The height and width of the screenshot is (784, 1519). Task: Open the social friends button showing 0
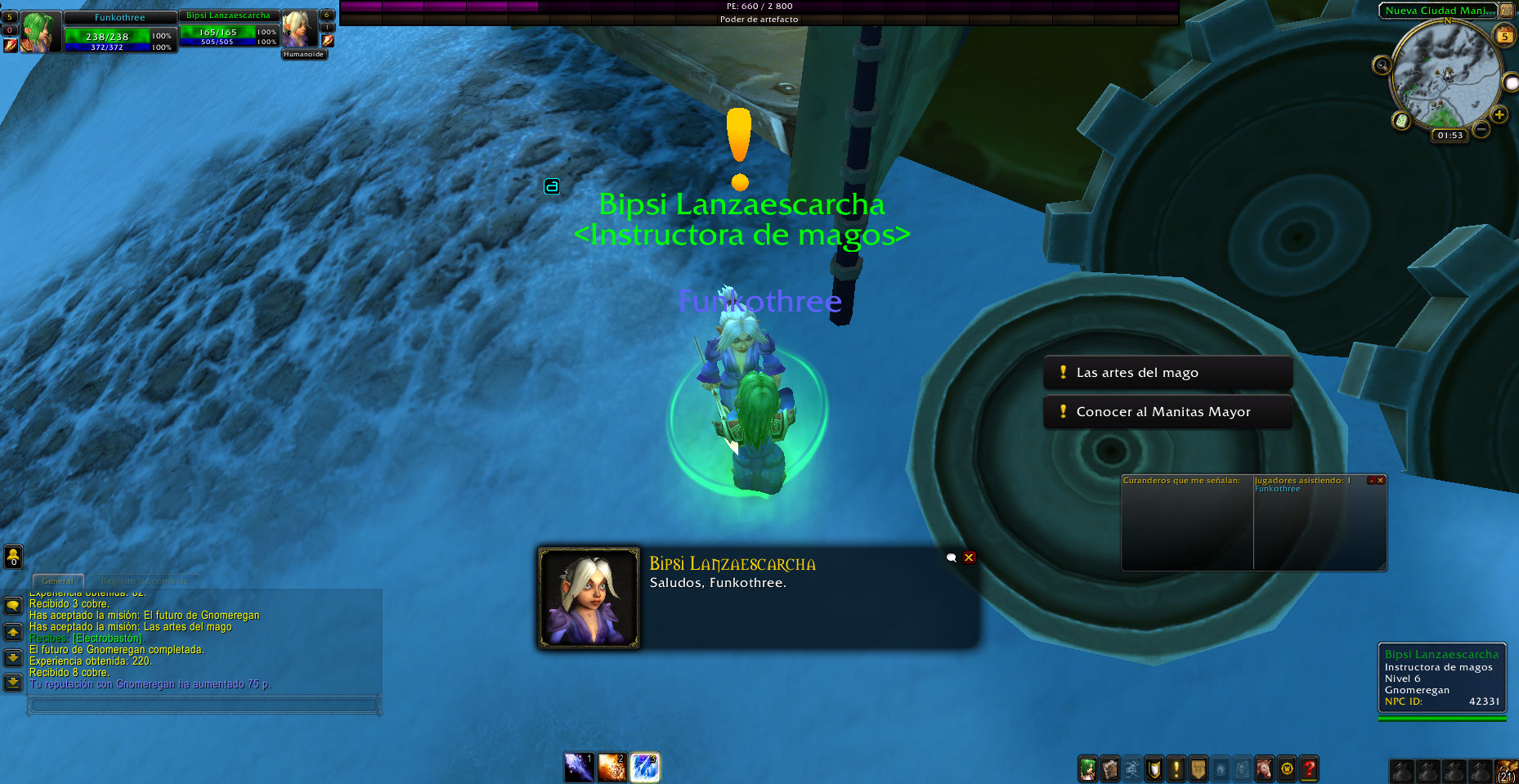[x=13, y=557]
